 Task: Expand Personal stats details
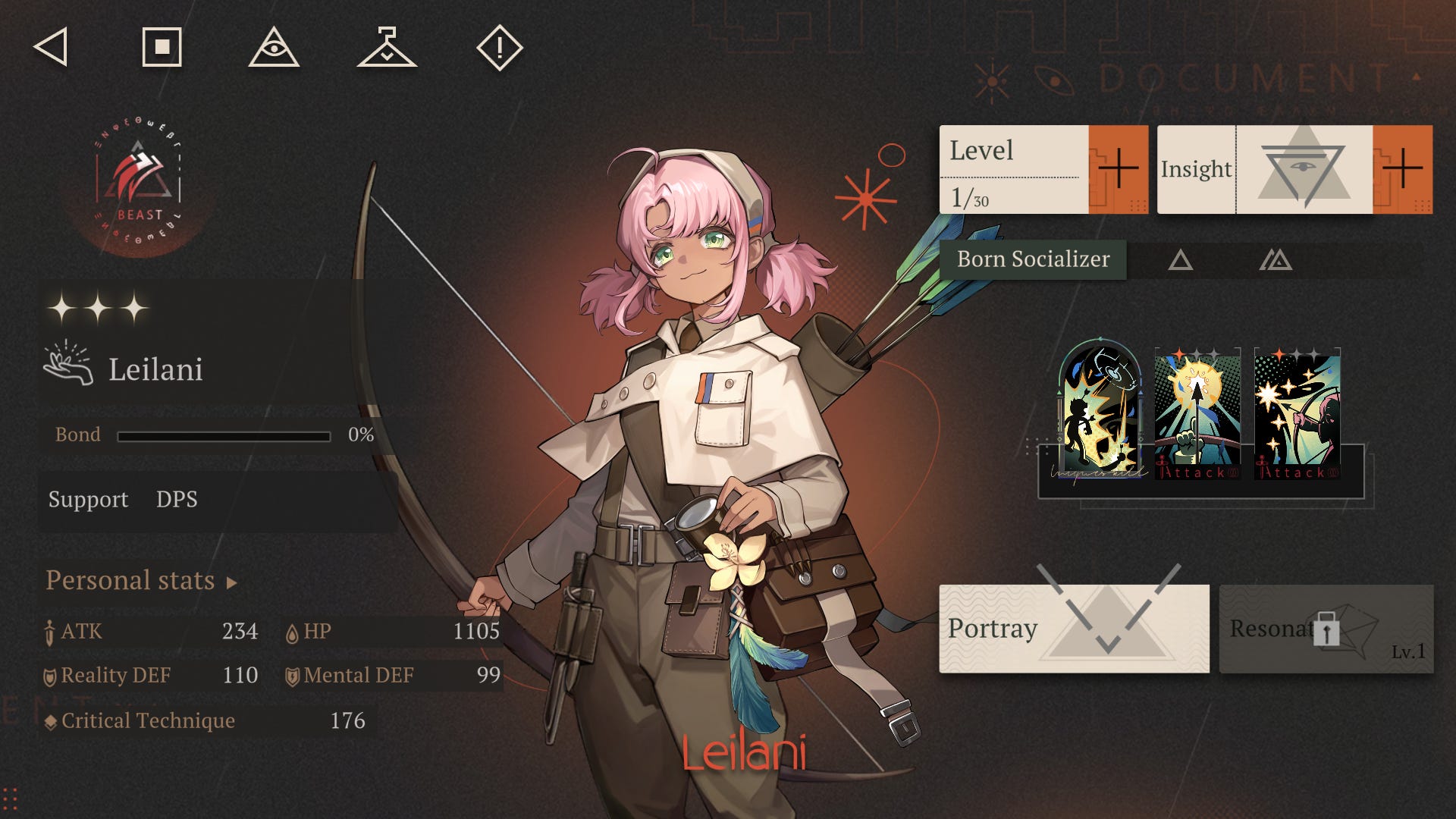[141, 581]
